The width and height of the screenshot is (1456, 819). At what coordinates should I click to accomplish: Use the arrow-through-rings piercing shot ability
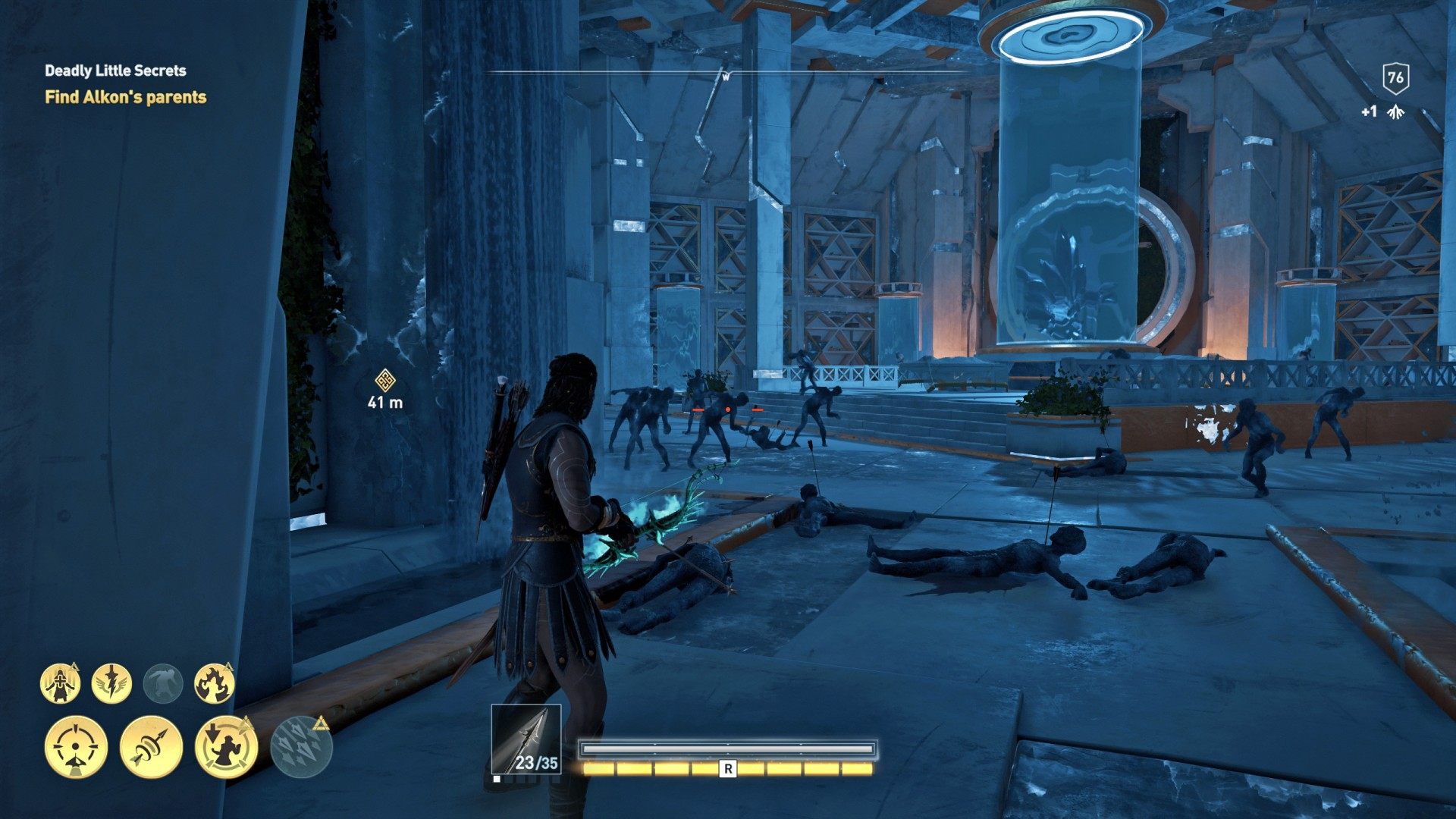coord(151,747)
